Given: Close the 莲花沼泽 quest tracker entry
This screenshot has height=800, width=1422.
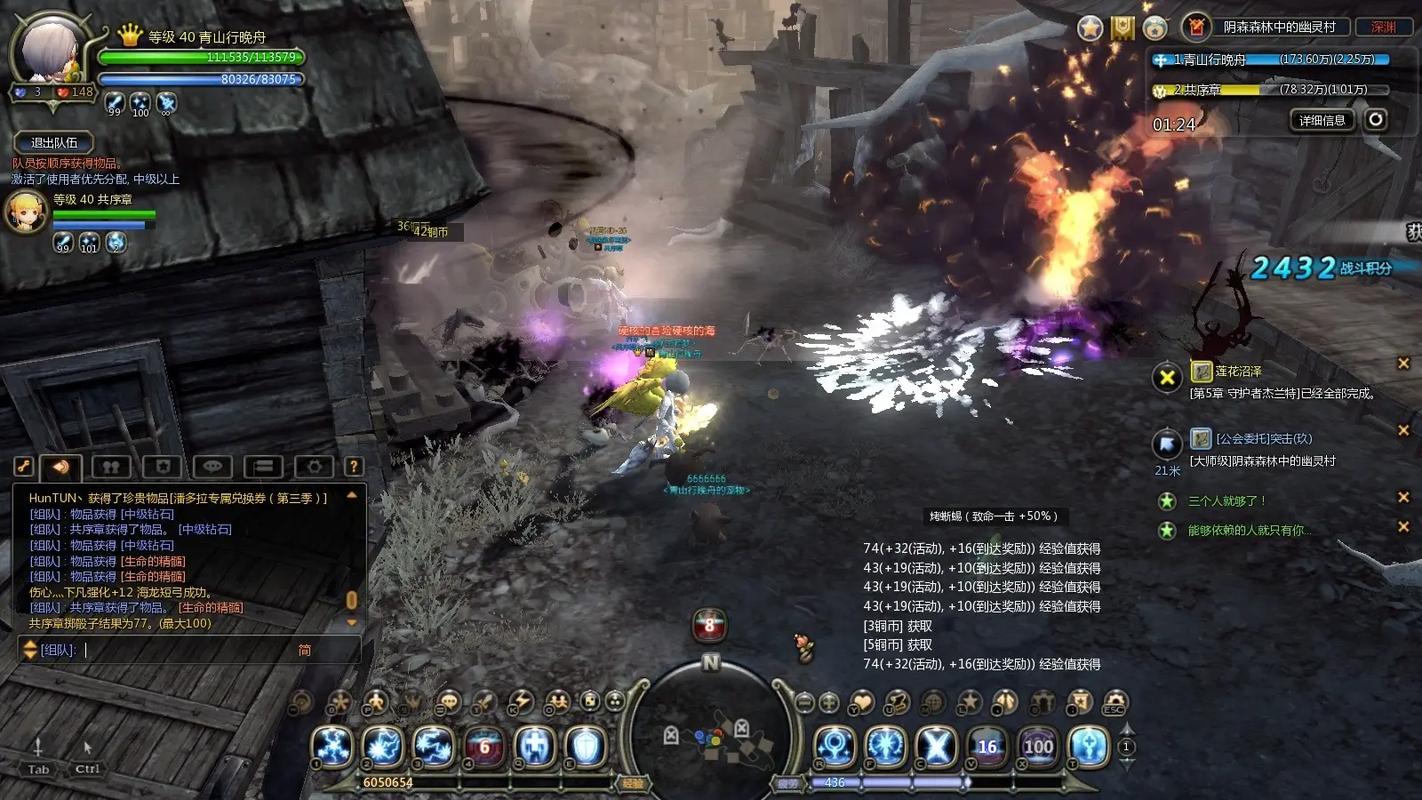Looking at the screenshot, I should click(x=1403, y=364).
